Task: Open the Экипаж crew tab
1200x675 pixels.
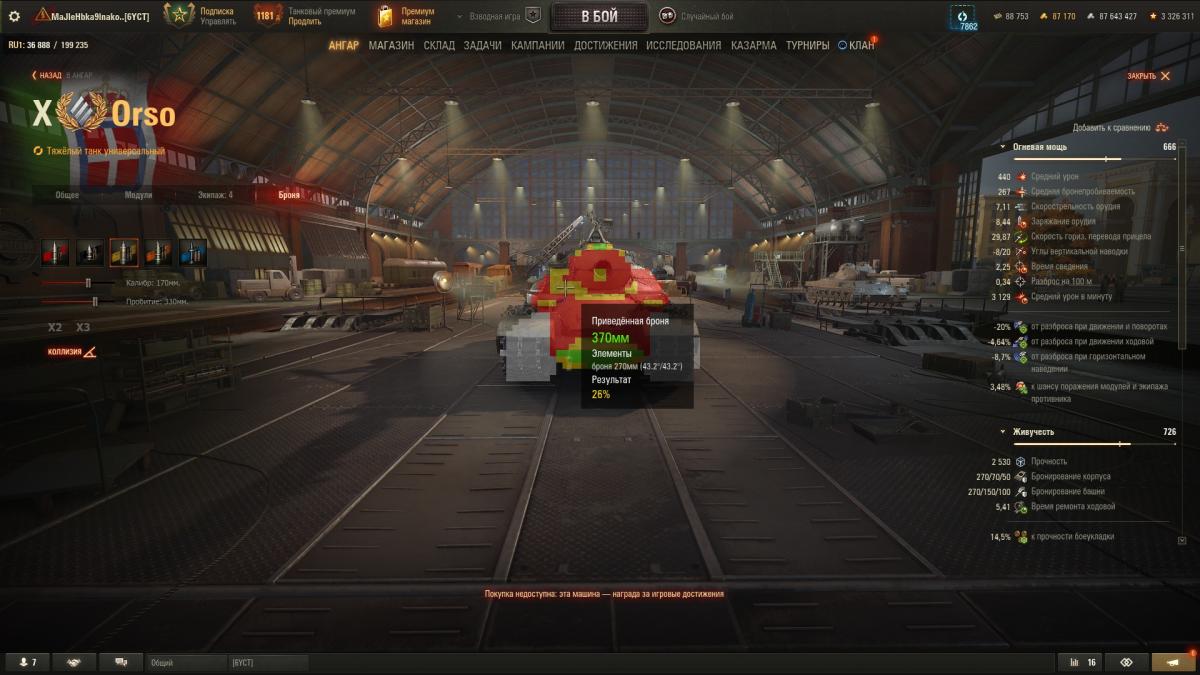Action: (x=216, y=195)
